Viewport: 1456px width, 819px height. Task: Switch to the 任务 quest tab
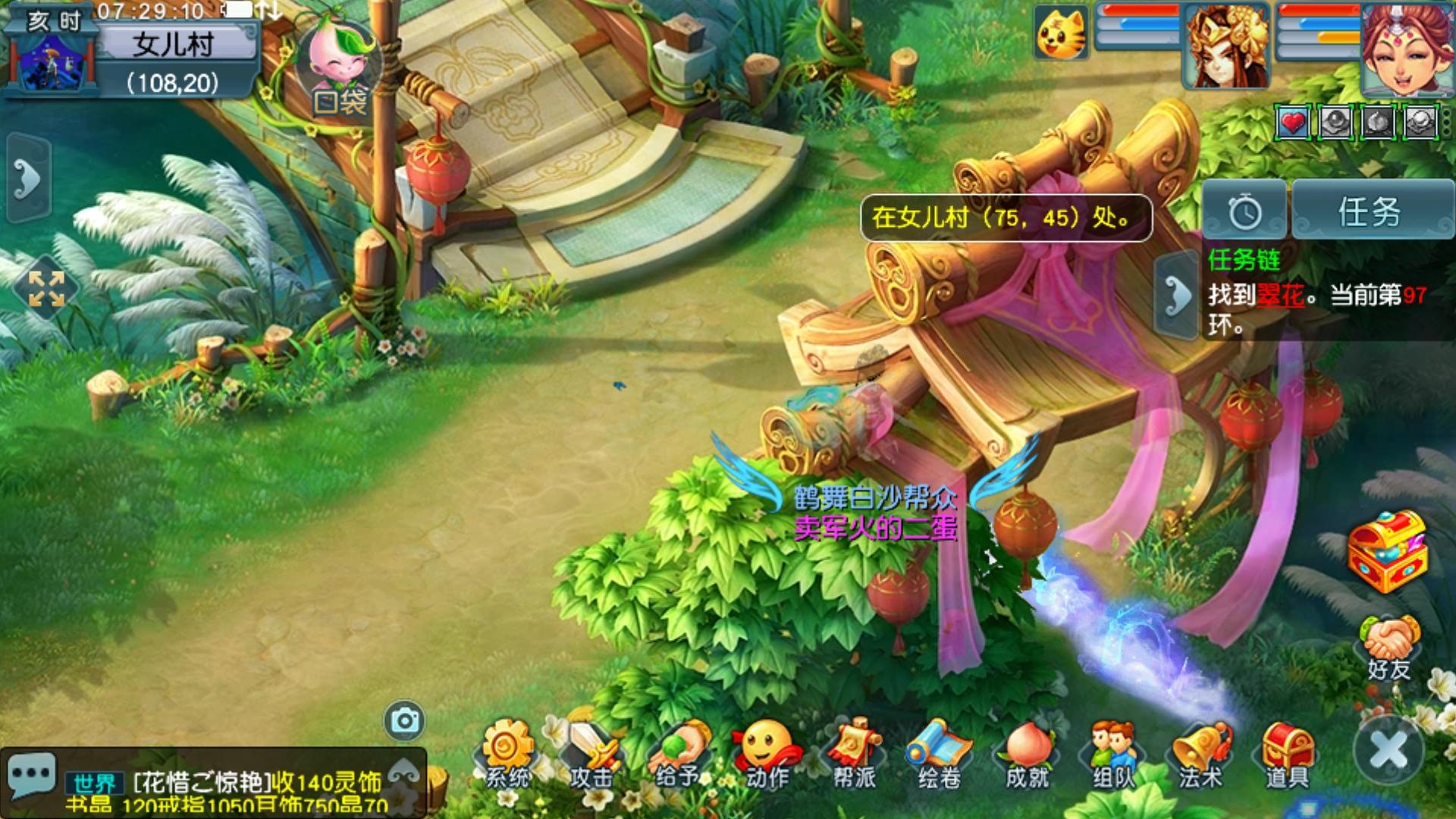1370,212
